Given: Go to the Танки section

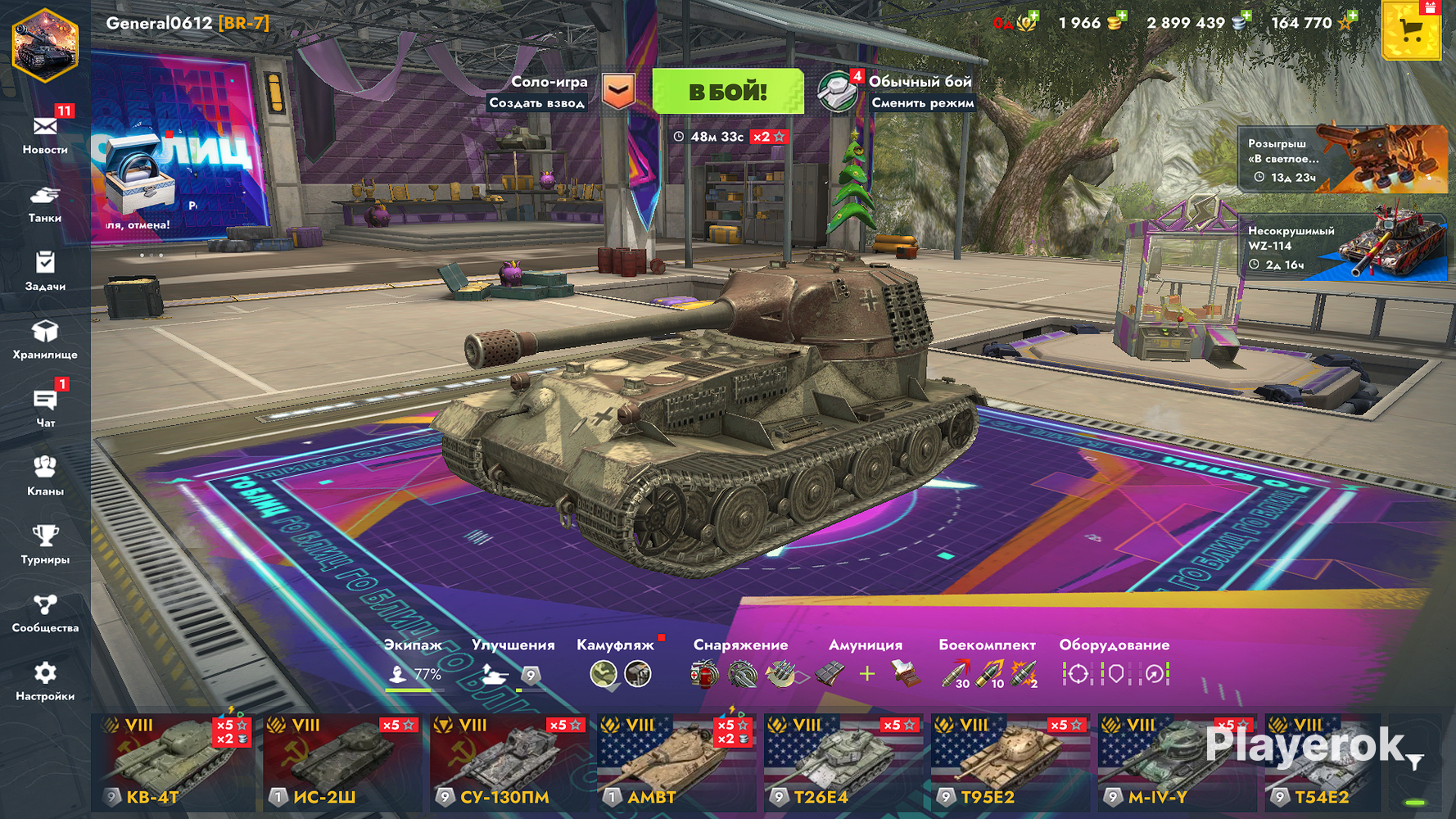Looking at the screenshot, I should tap(45, 203).
